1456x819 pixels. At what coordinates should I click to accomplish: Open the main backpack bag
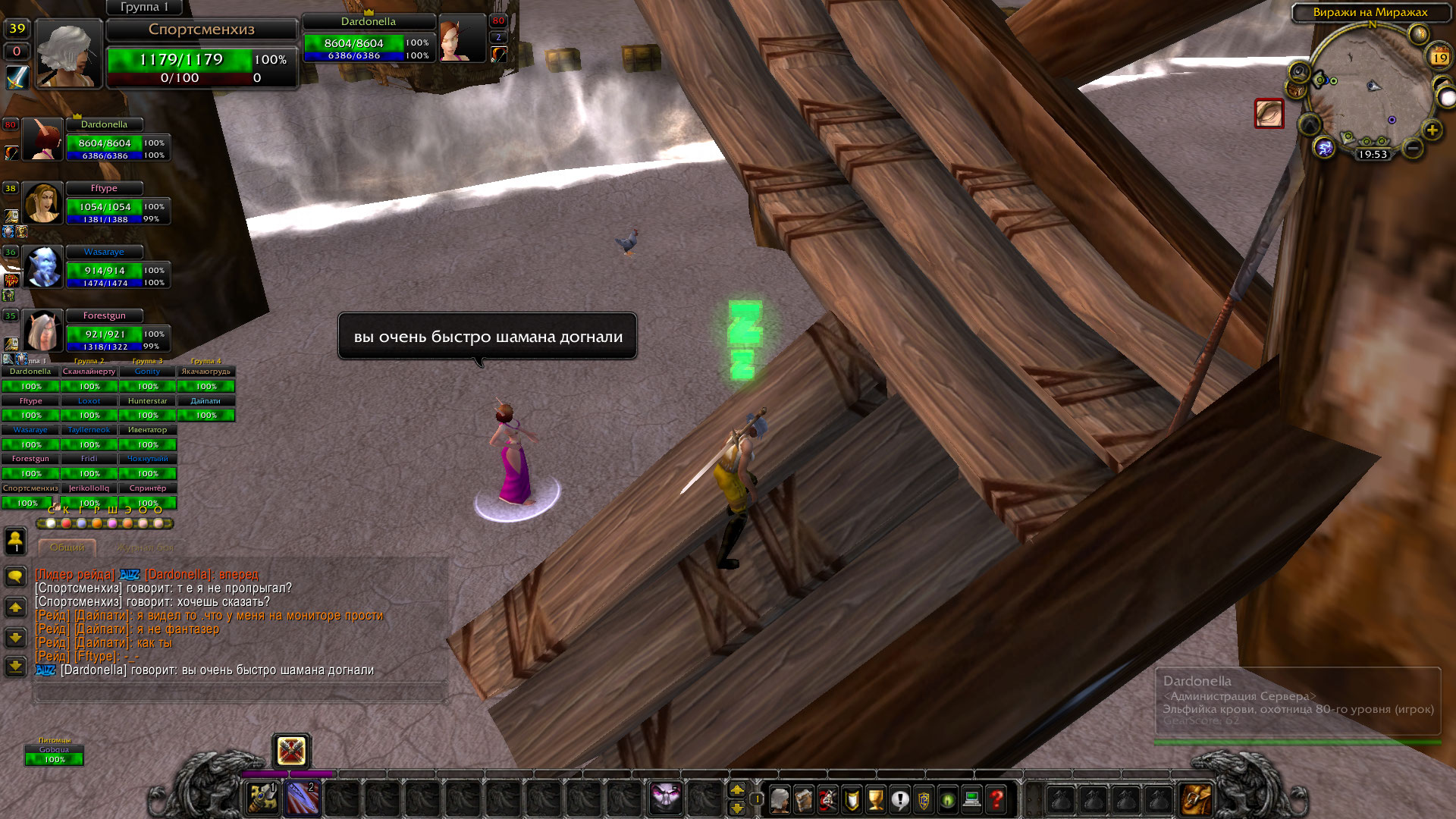1195,799
